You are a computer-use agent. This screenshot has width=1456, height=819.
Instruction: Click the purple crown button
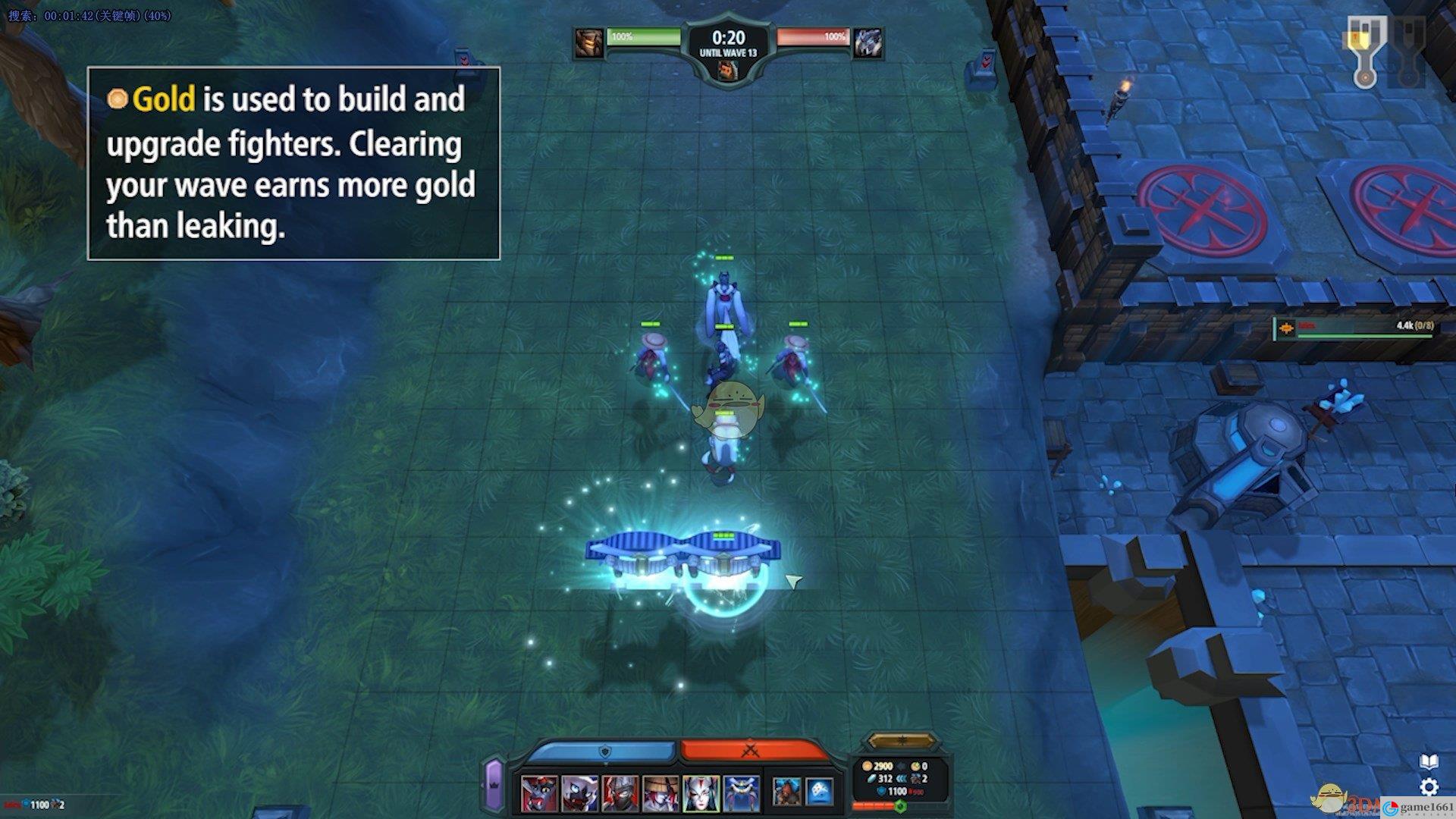tap(494, 784)
